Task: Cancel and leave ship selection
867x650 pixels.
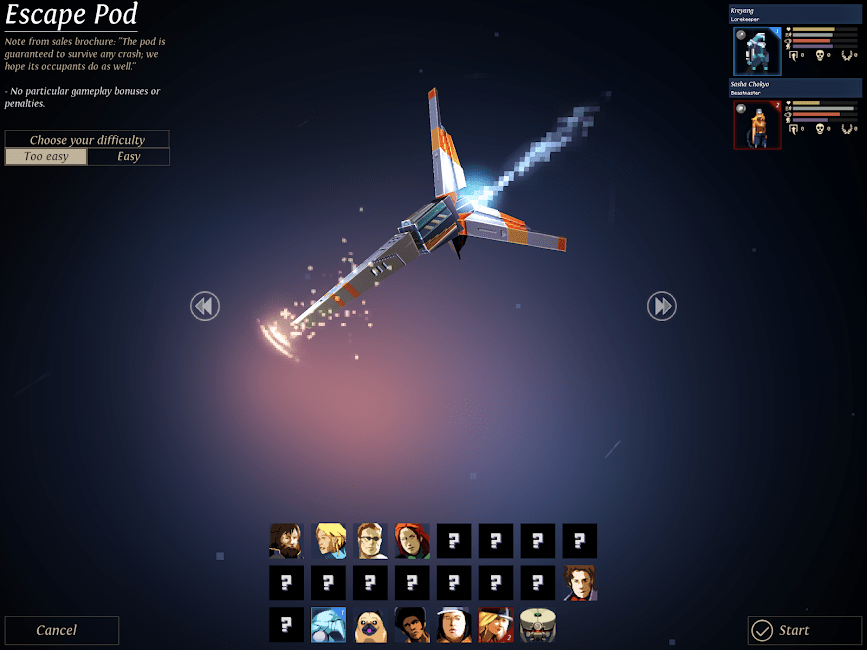Action: click(x=61, y=630)
